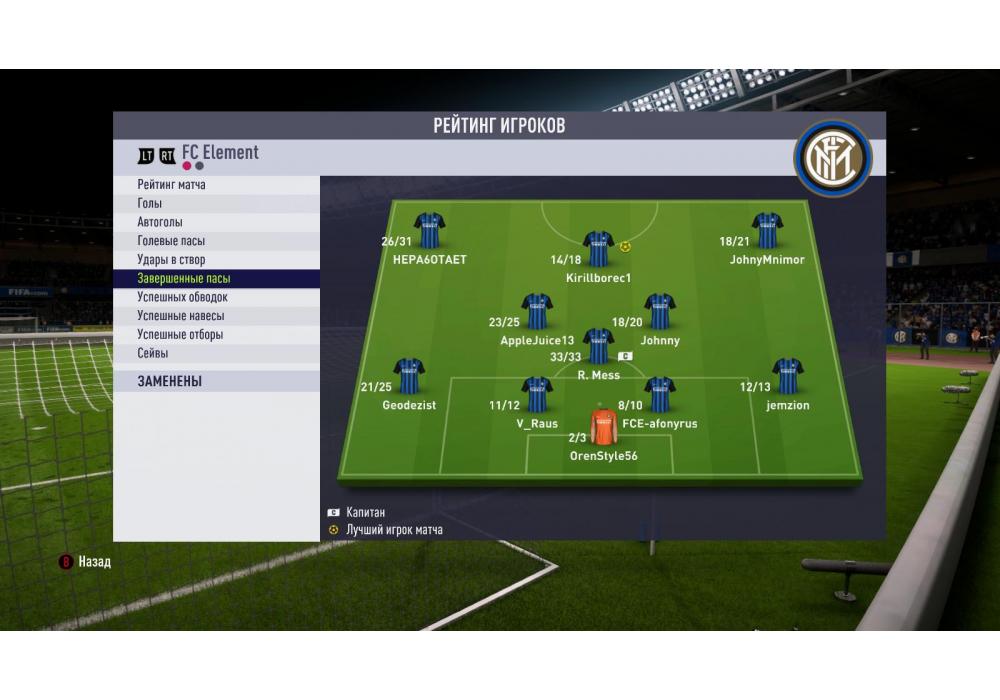This screenshot has height=700, width=1000.
Task: Select player R. Mess on the pitch
Action: click(598, 346)
